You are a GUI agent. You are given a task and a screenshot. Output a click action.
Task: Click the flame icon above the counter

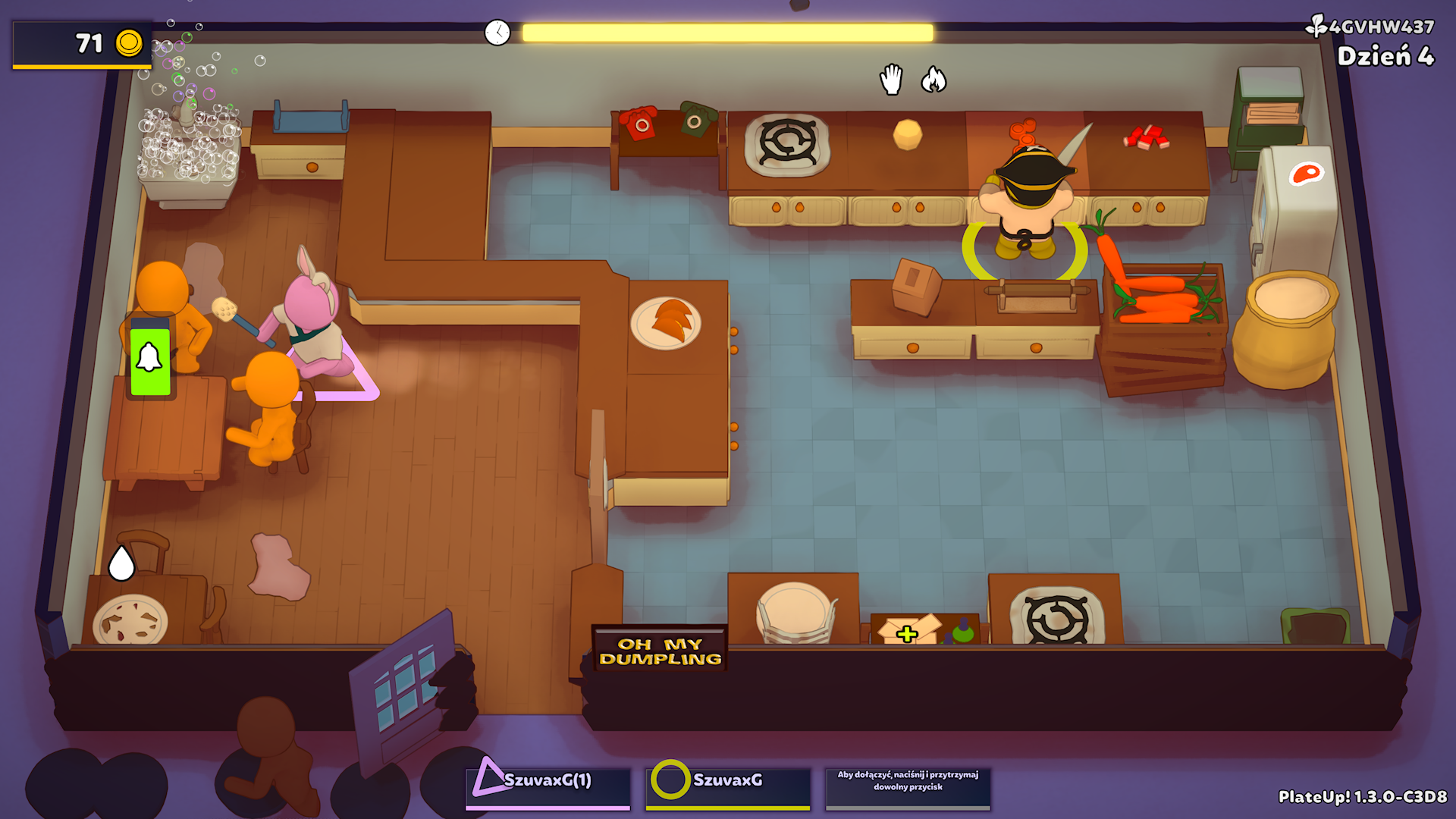(x=934, y=80)
